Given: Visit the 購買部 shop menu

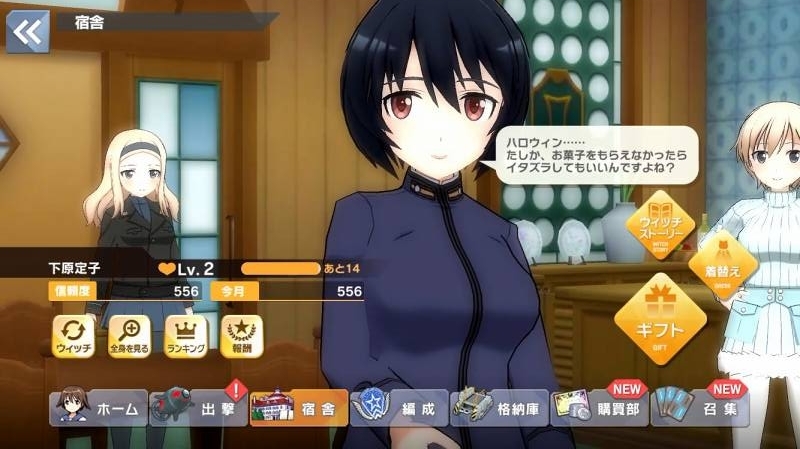Looking at the screenshot, I should tap(599, 408).
